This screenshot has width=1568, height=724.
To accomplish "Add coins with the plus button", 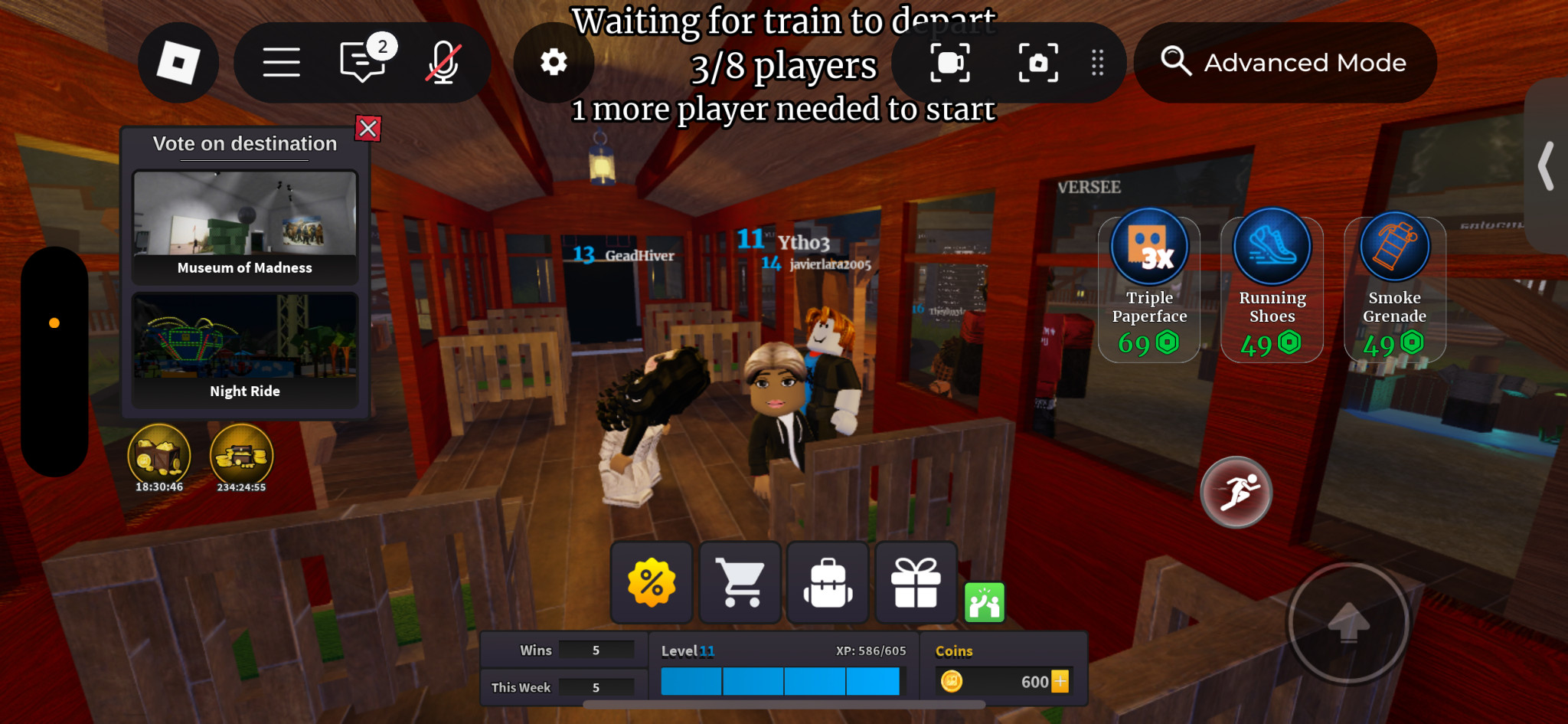I will pos(1060,681).
